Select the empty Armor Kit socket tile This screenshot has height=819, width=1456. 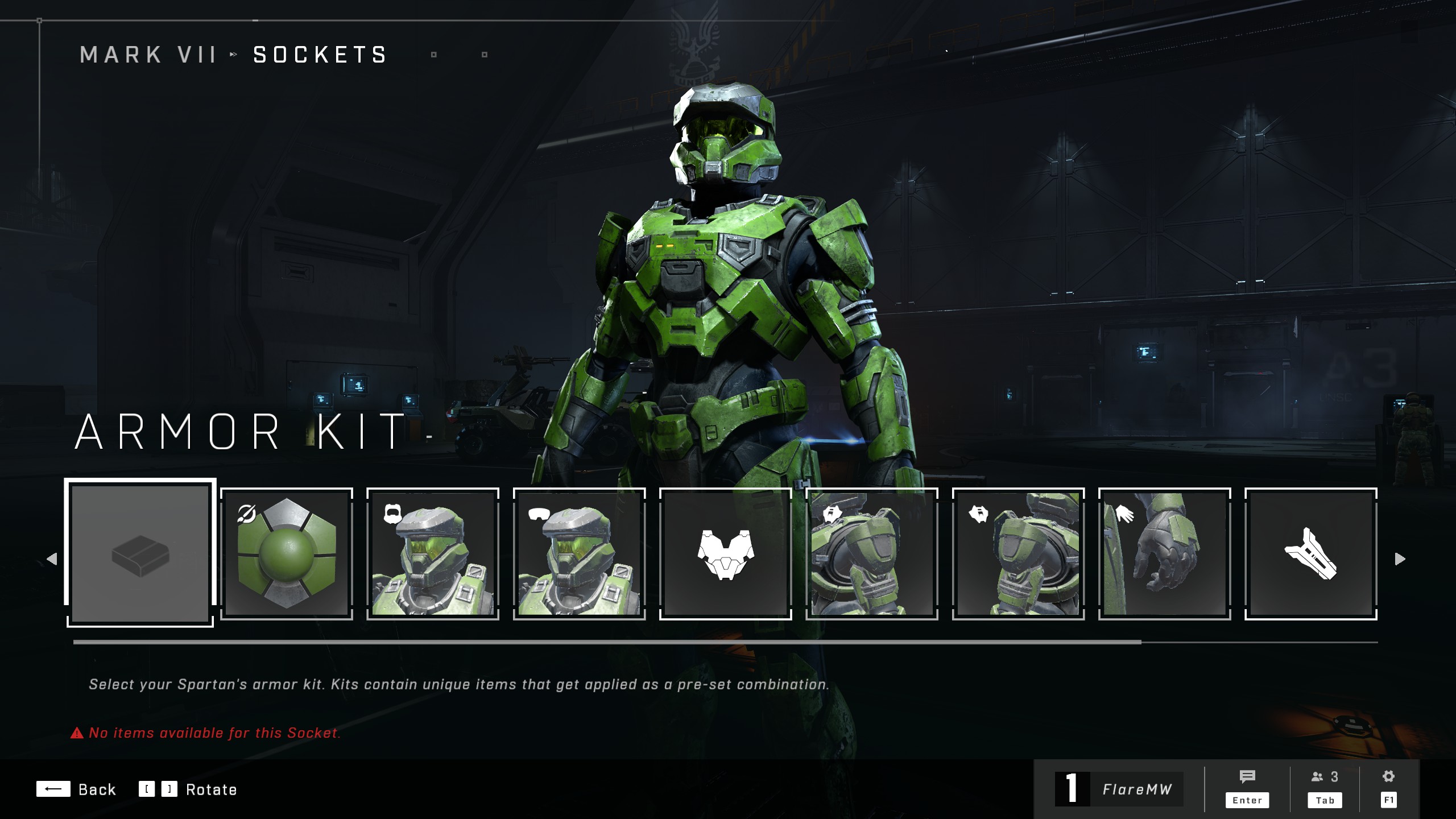point(140,553)
